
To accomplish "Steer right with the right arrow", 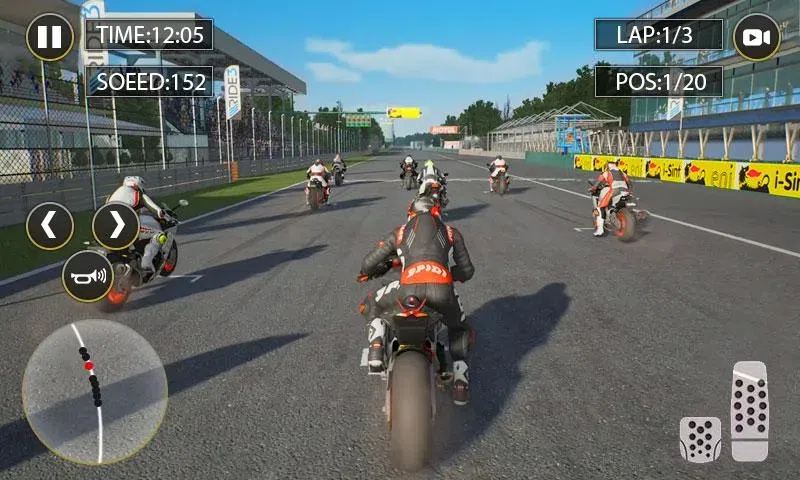I will click(116, 226).
